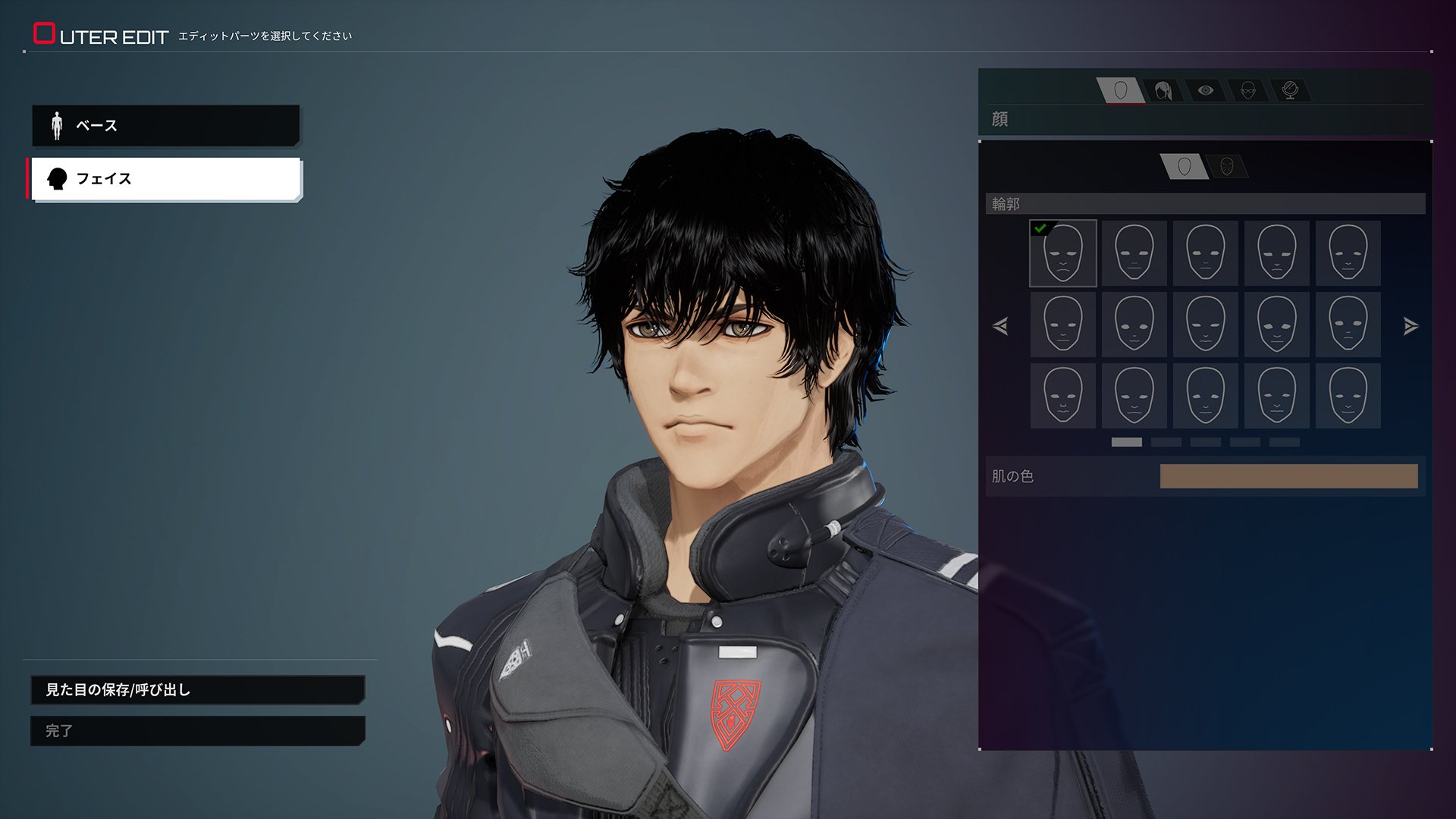Open 見た目の保存/呼び出し save and load menu
The image size is (1456, 819).
(197, 690)
